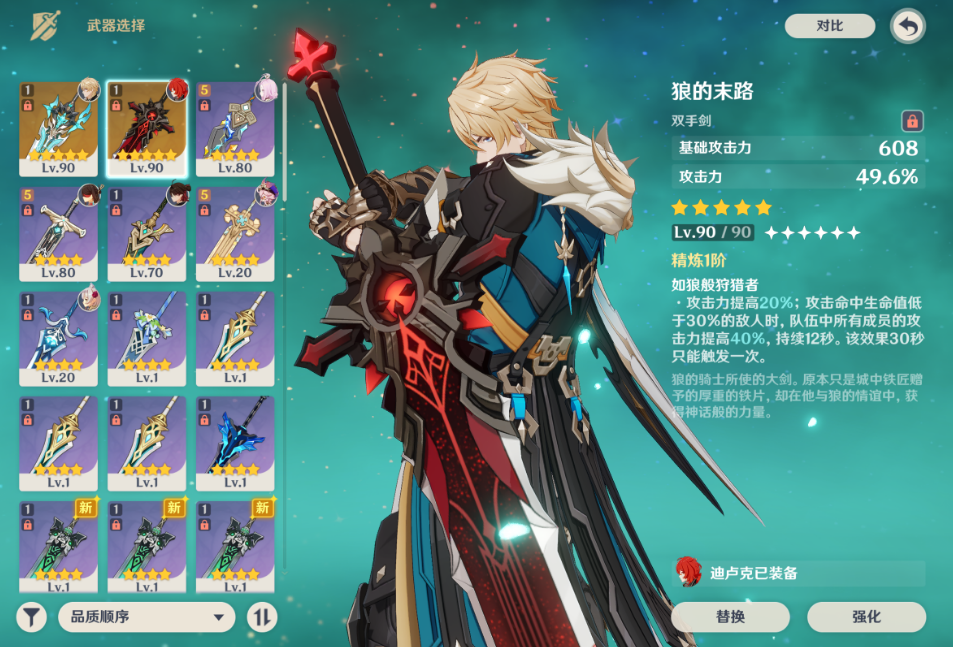Open the weapon filter funnel button
This screenshot has width=953, height=647.
pyautogui.click(x=32, y=617)
